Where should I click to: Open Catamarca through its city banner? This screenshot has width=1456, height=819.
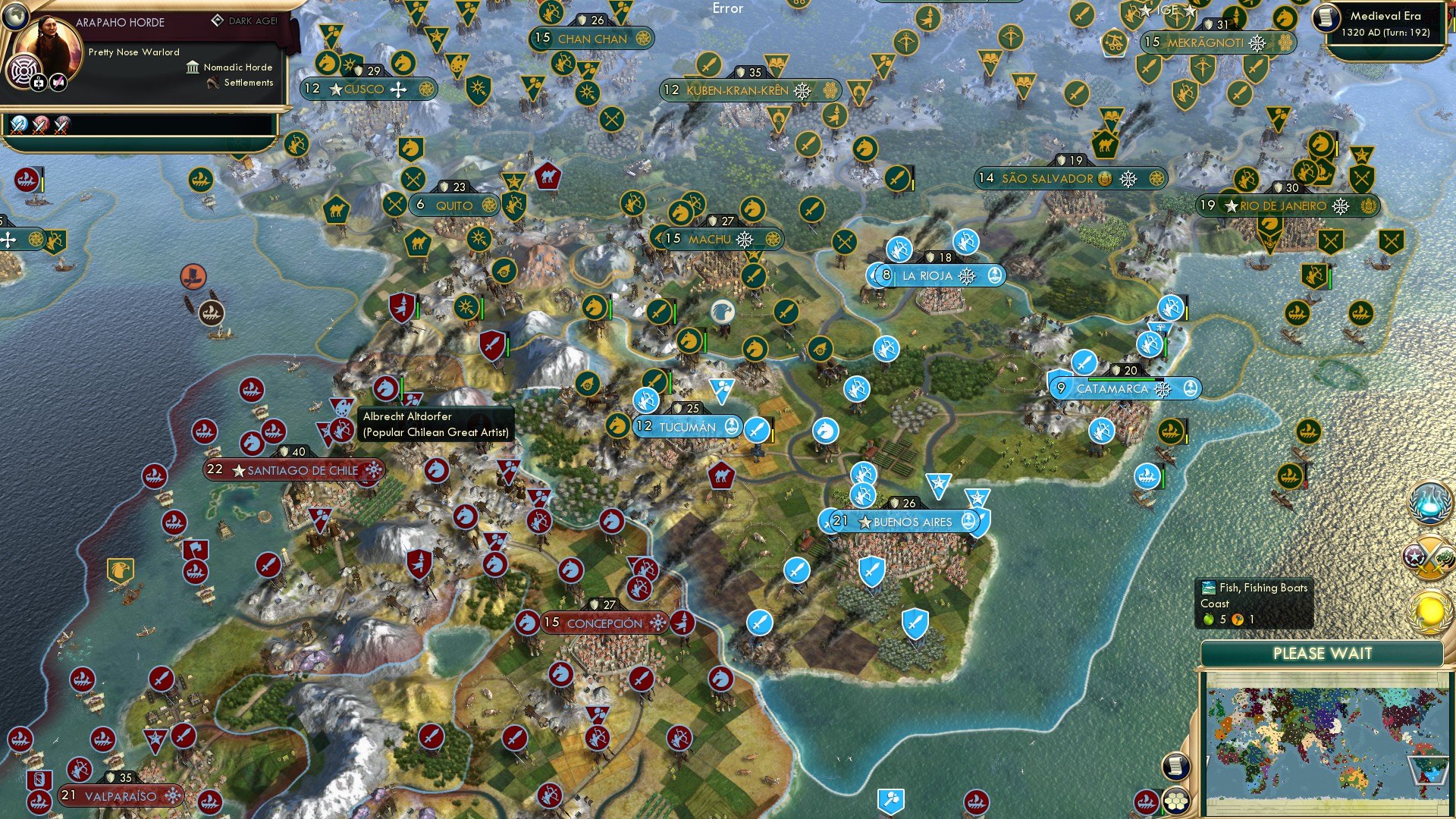[x=1118, y=388]
